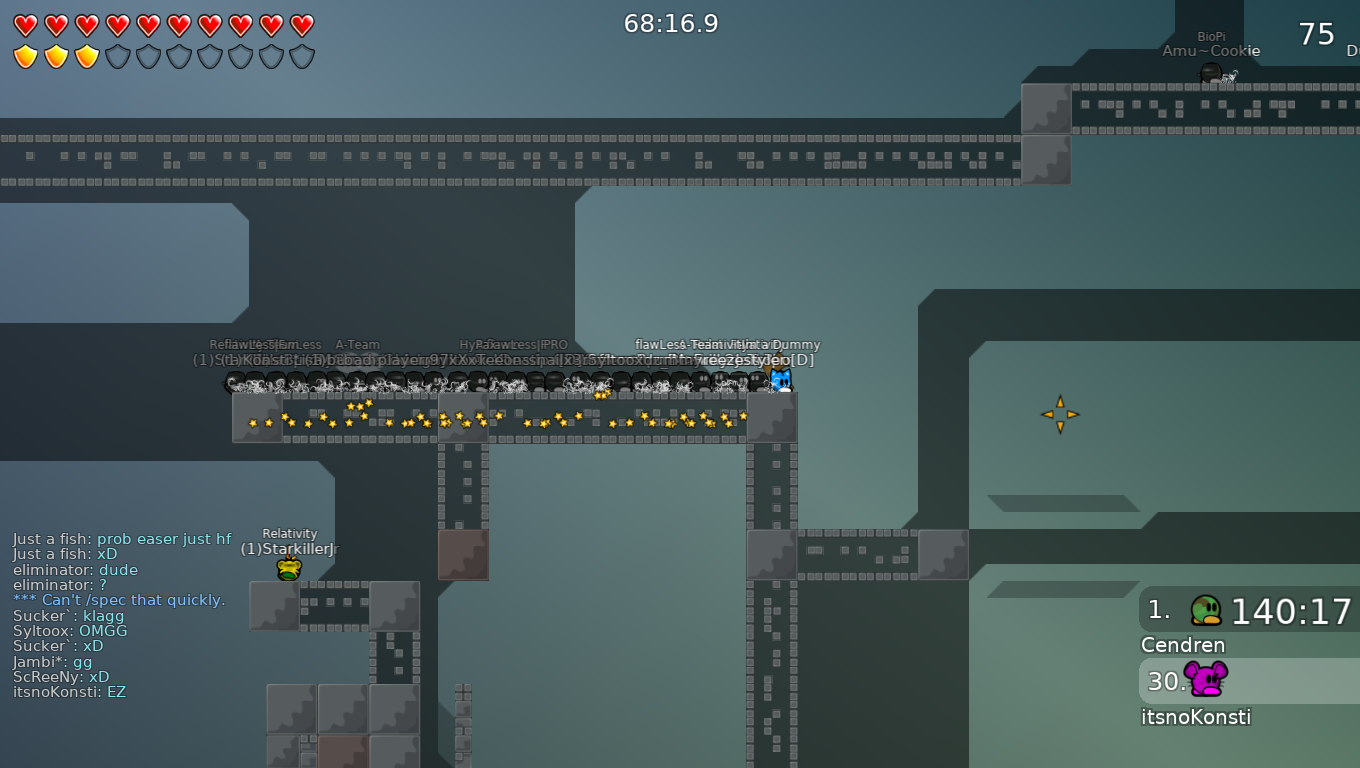Expand the BioPi clan label above Amu~Cookie
The height and width of the screenshot is (768, 1360).
pos(1211,34)
